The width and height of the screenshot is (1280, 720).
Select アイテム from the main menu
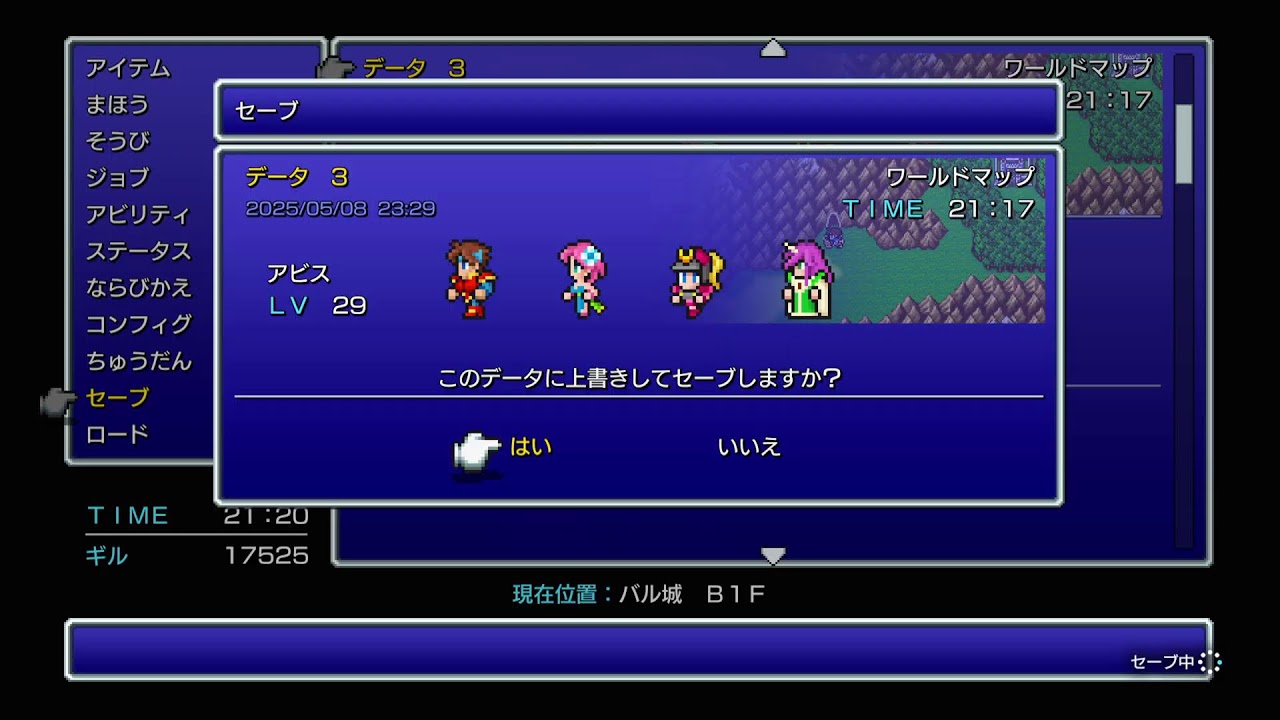point(128,69)
